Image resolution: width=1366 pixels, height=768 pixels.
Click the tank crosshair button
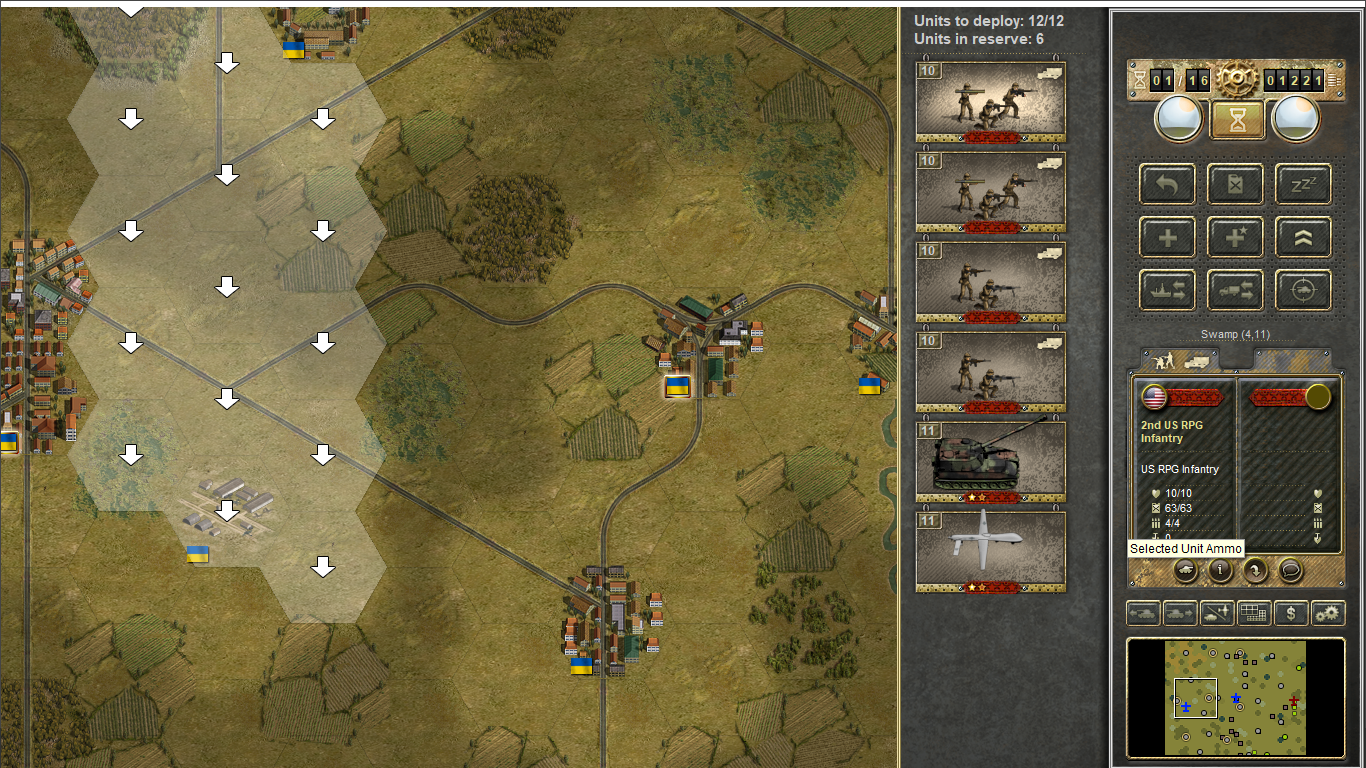1303,290
